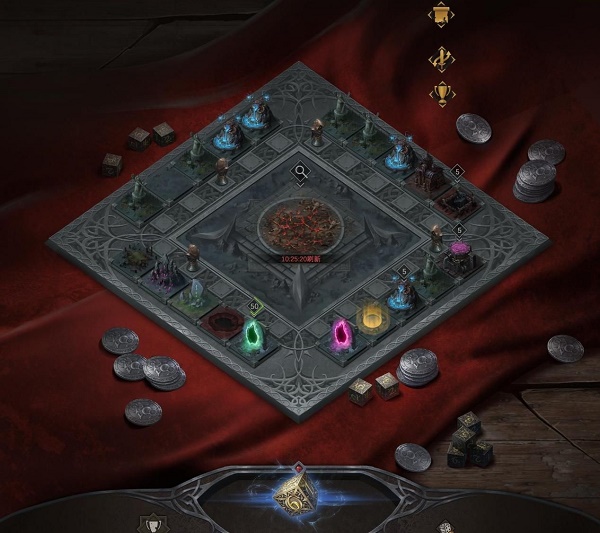
Task: Open the trophy rewards icon
Action: [440, 94]
